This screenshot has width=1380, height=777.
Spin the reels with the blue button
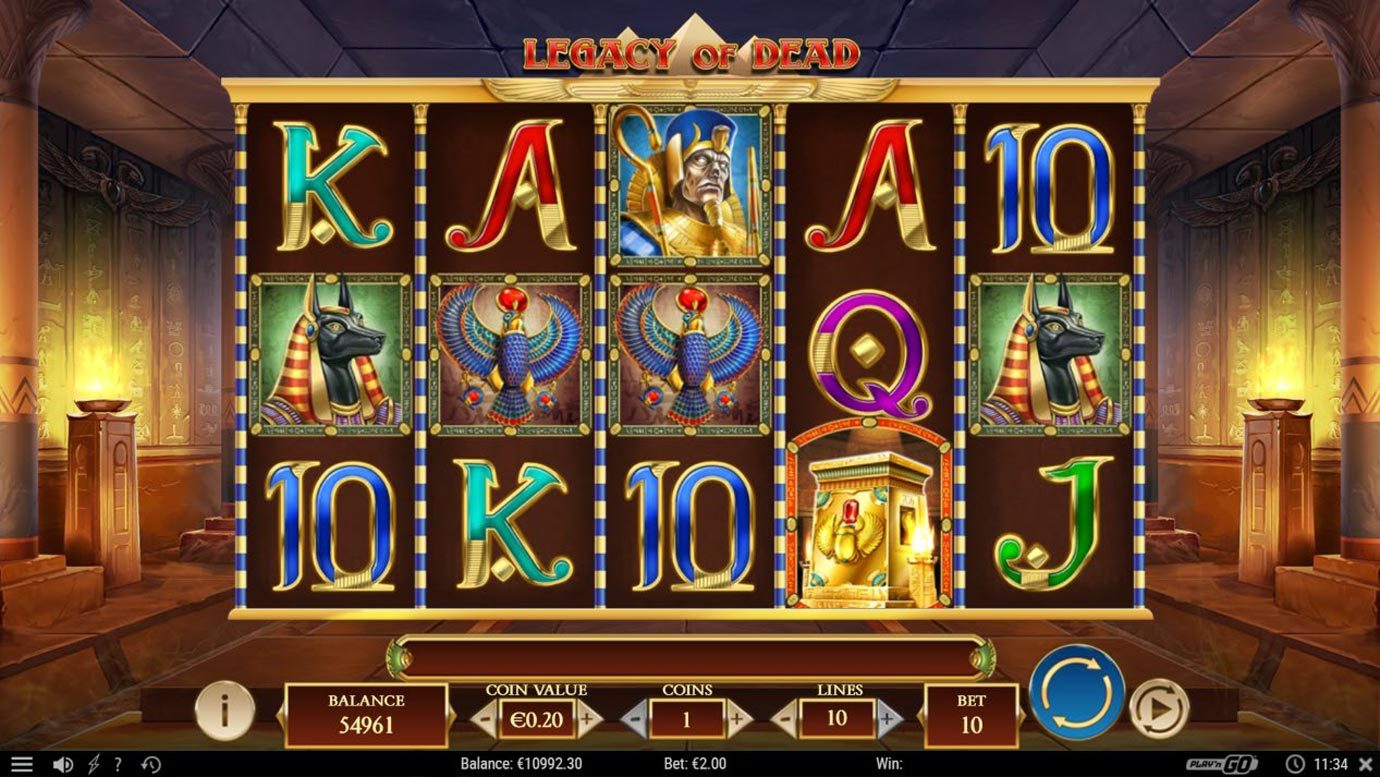coord(1077,691)
